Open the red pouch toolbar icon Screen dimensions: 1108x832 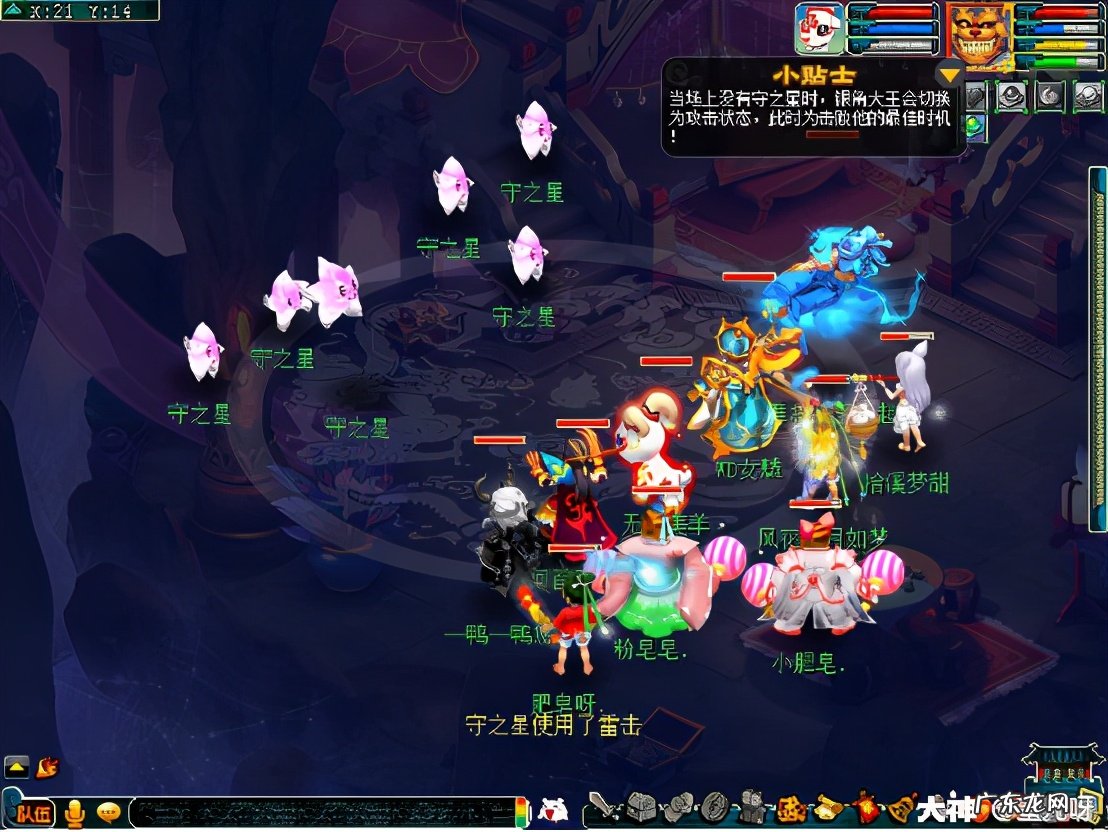coord(865,806)
